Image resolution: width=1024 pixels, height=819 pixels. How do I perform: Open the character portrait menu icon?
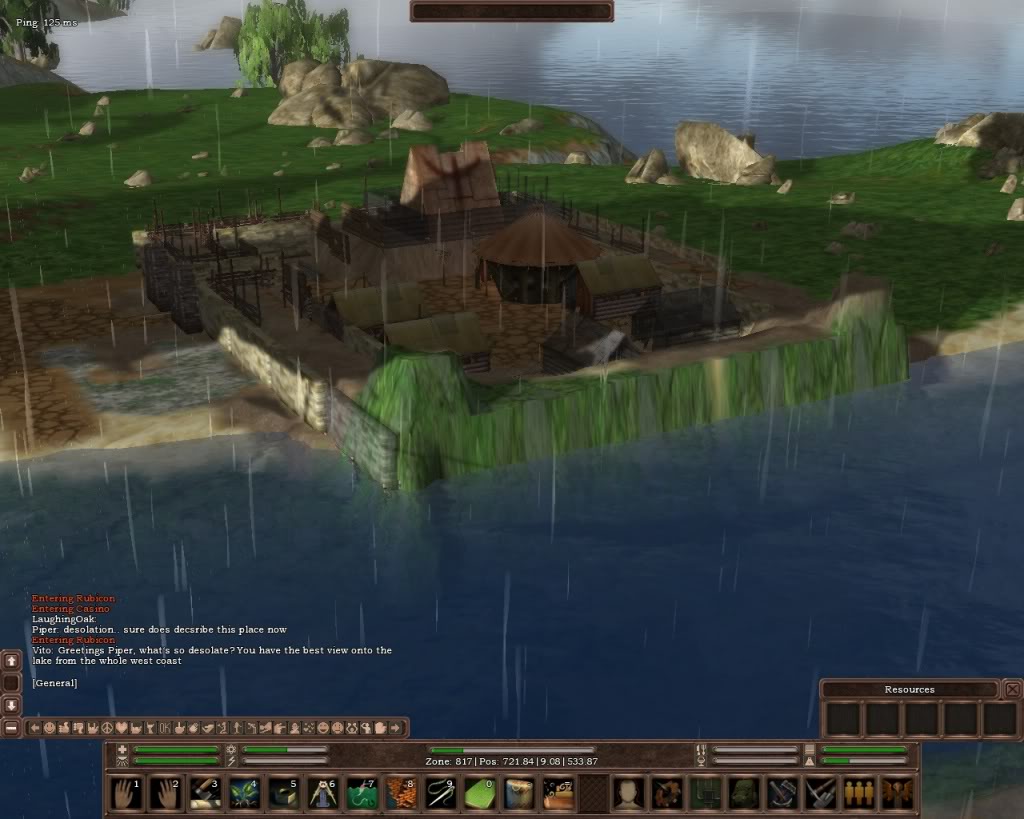click(628, 794)
